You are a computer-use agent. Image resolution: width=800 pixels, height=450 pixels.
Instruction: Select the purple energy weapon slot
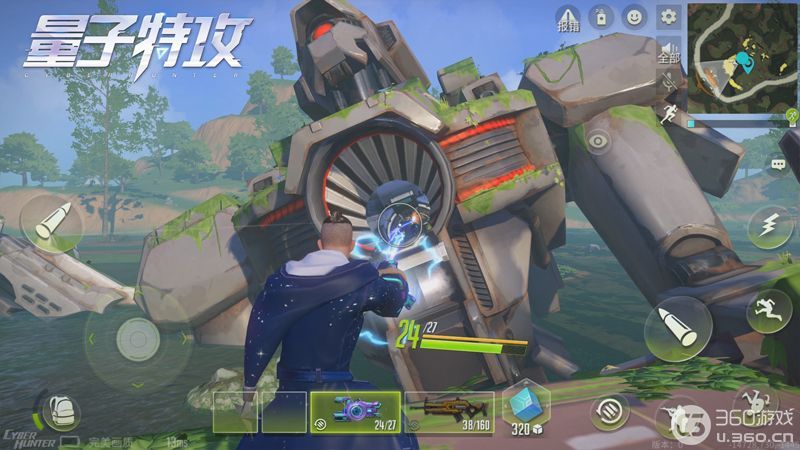point(355,411)
